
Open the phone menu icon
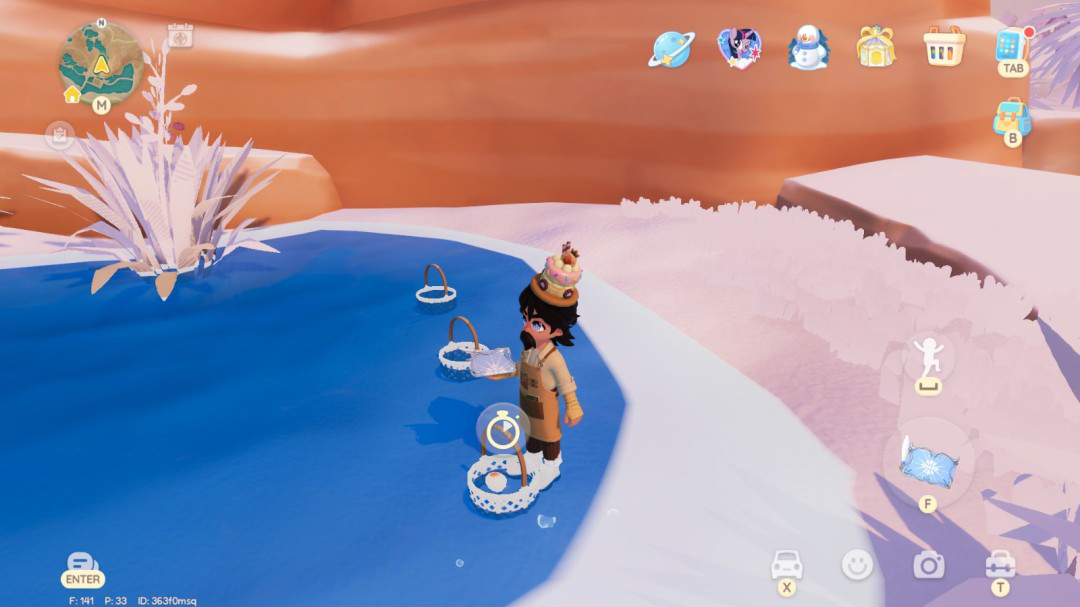1011,45
